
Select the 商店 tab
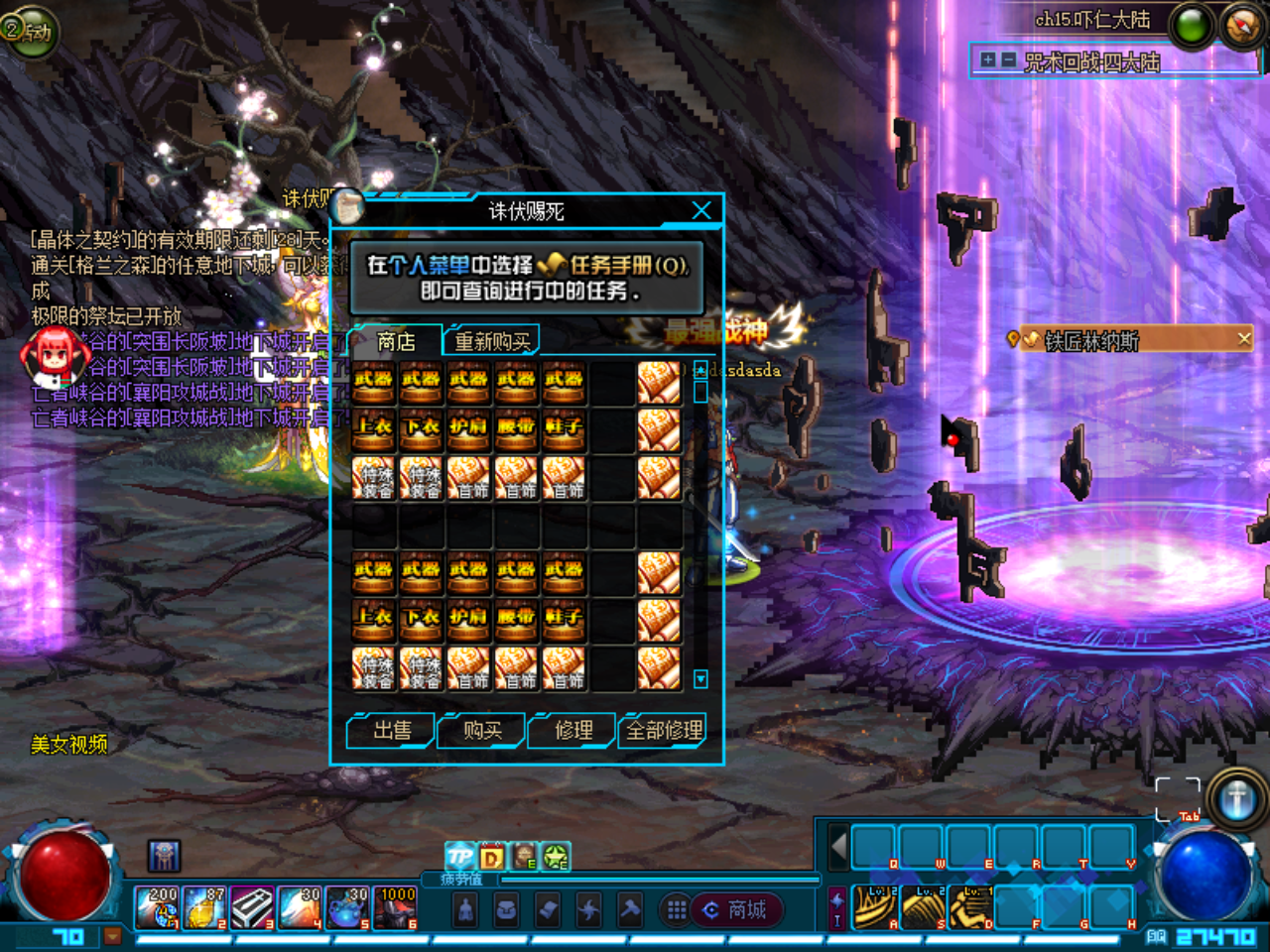point(396,341)
